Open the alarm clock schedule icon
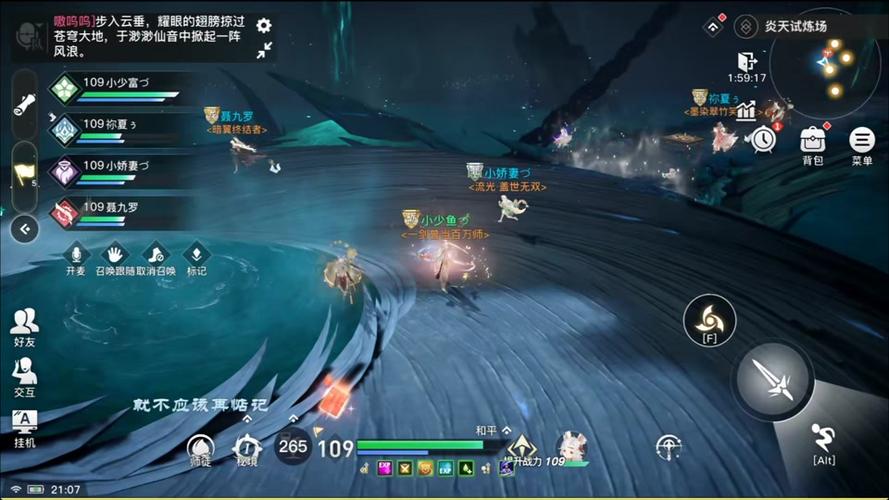 point(764,139)
